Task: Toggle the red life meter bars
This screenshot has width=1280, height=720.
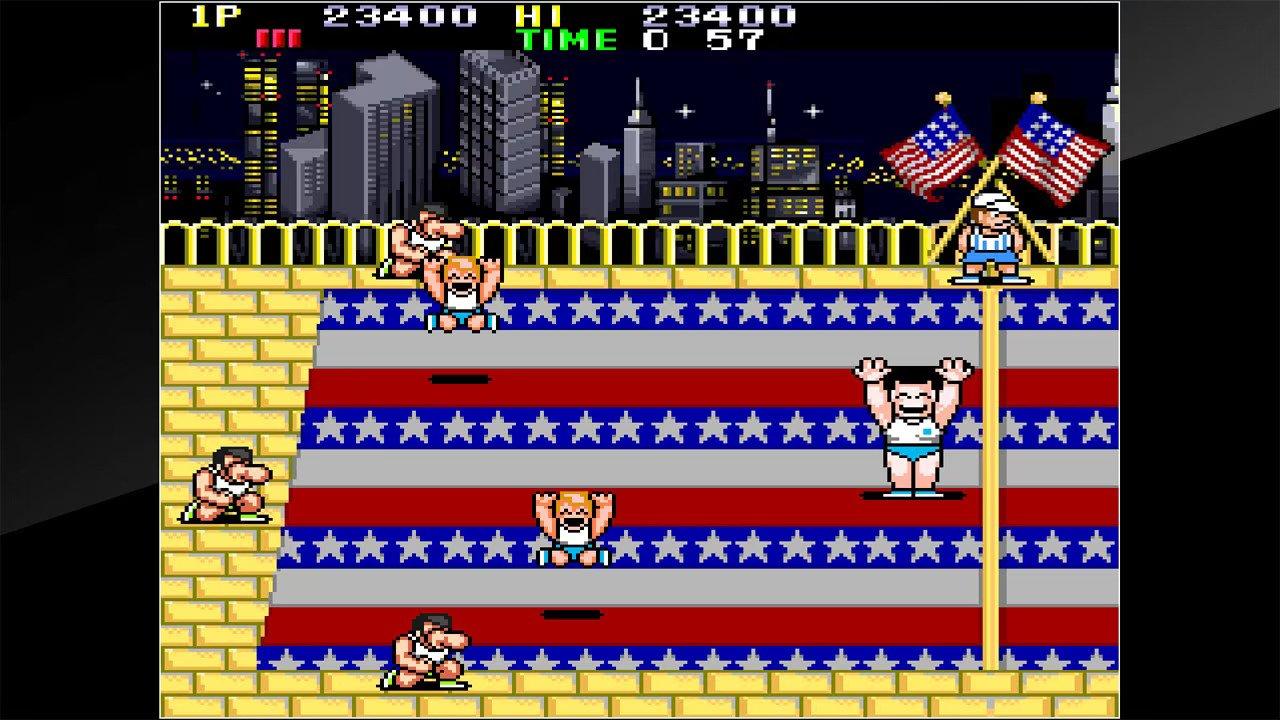Action: (283, 37)
